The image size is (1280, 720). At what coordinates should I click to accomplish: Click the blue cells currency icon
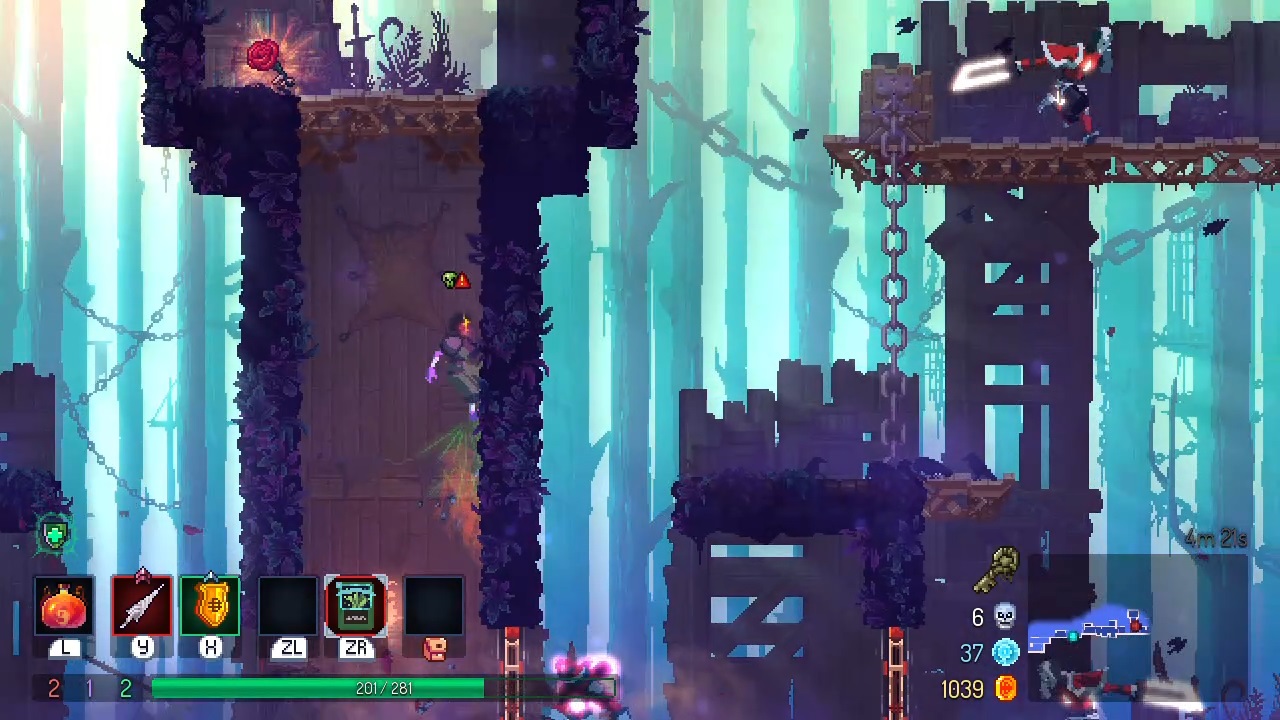pyautogui.click(x=1005, y=653)
